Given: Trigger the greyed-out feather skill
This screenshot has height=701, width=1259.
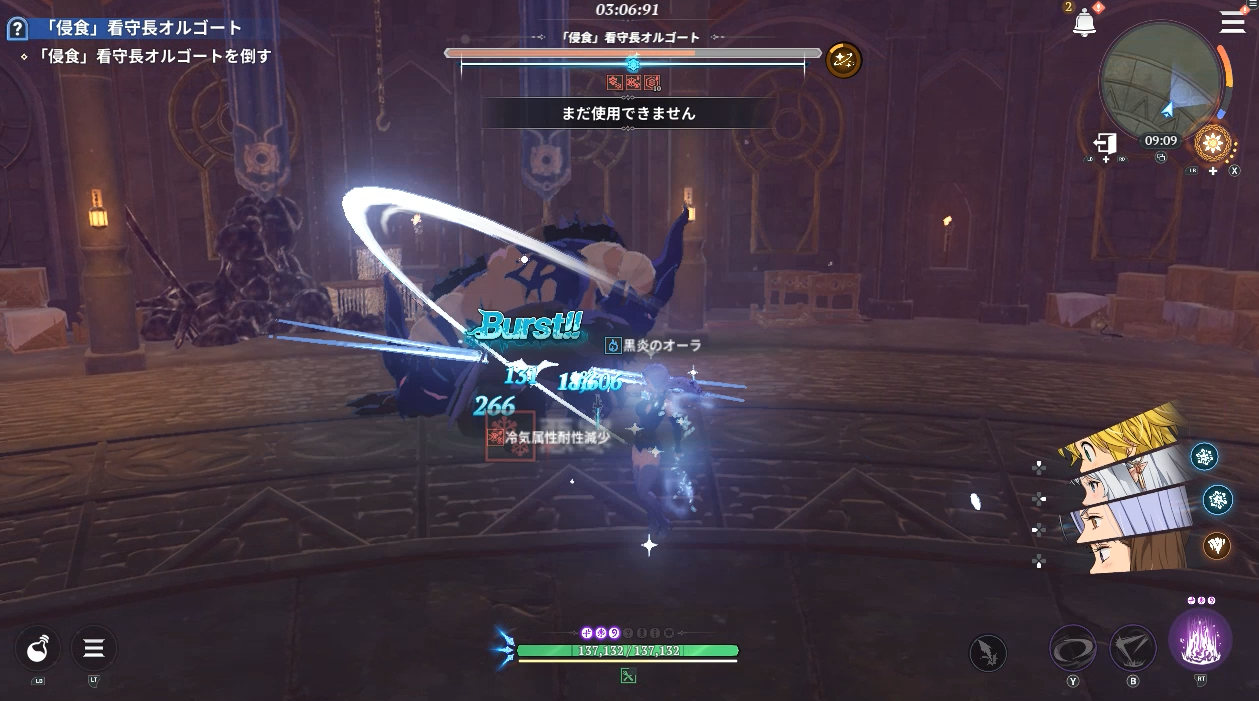Looking at the screenshot, I should coord(988,653).
